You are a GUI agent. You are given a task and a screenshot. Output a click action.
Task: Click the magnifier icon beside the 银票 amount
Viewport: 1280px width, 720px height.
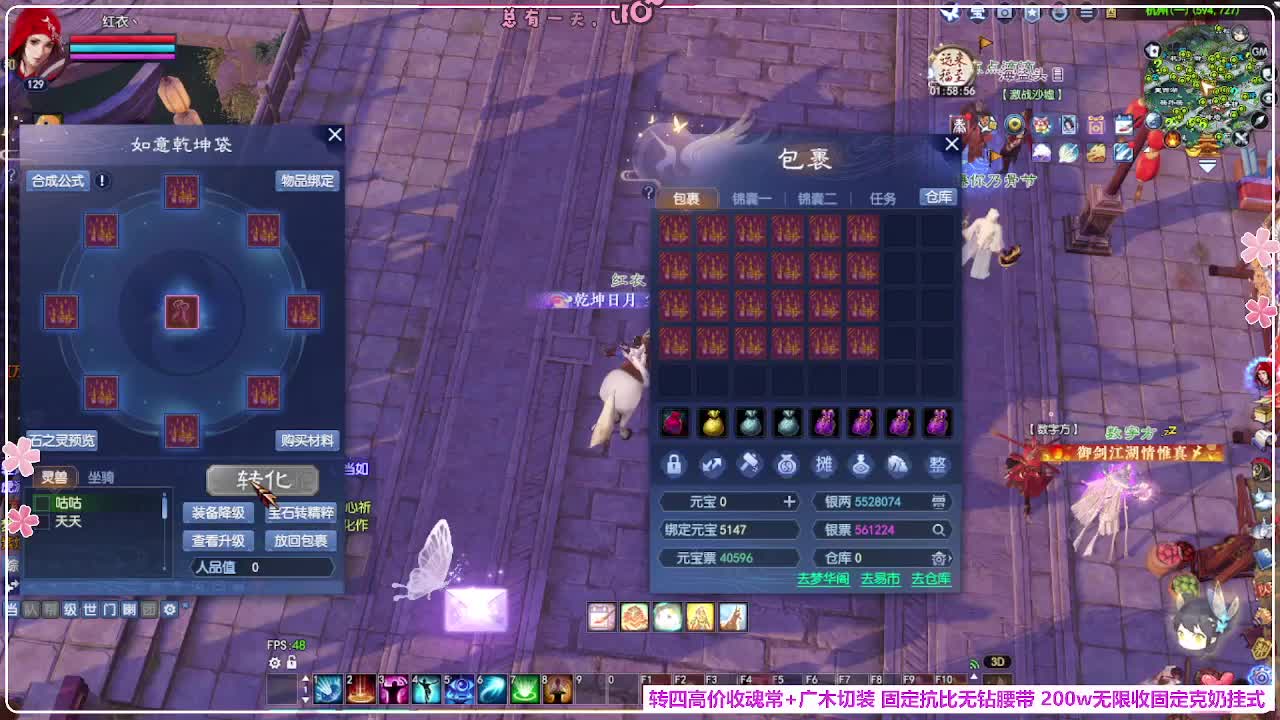940,530
